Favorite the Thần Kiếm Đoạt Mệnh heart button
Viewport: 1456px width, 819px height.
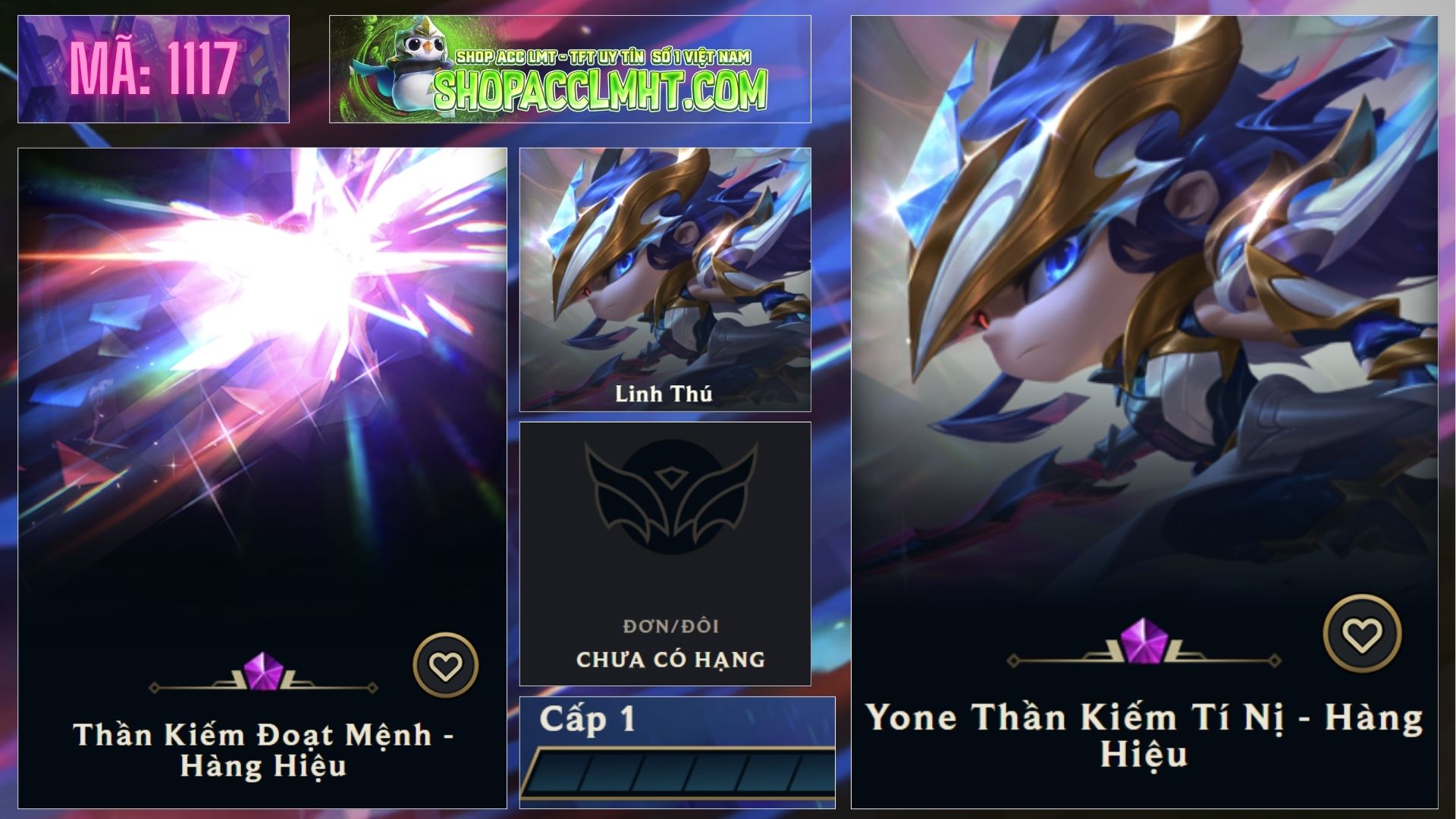click(445, 665)
